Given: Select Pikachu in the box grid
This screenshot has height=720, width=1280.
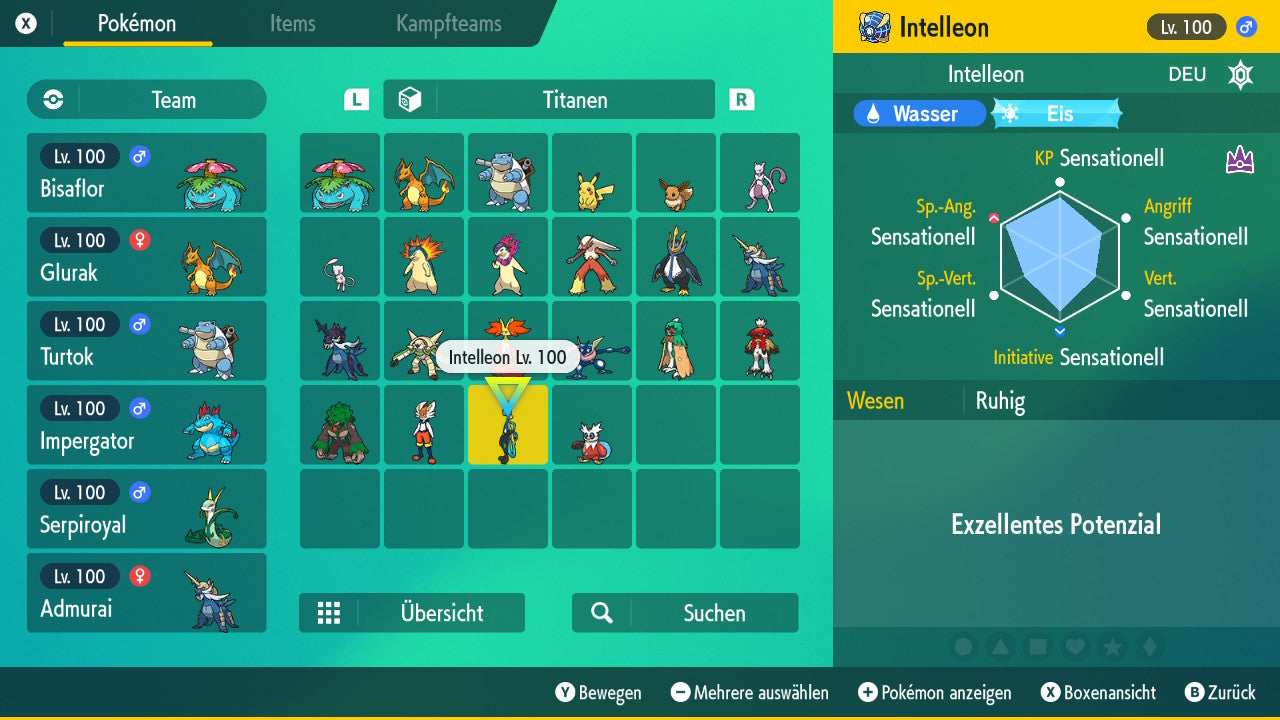Looking at the screenshot, I should pyautogui.click(x=592, y=172).
